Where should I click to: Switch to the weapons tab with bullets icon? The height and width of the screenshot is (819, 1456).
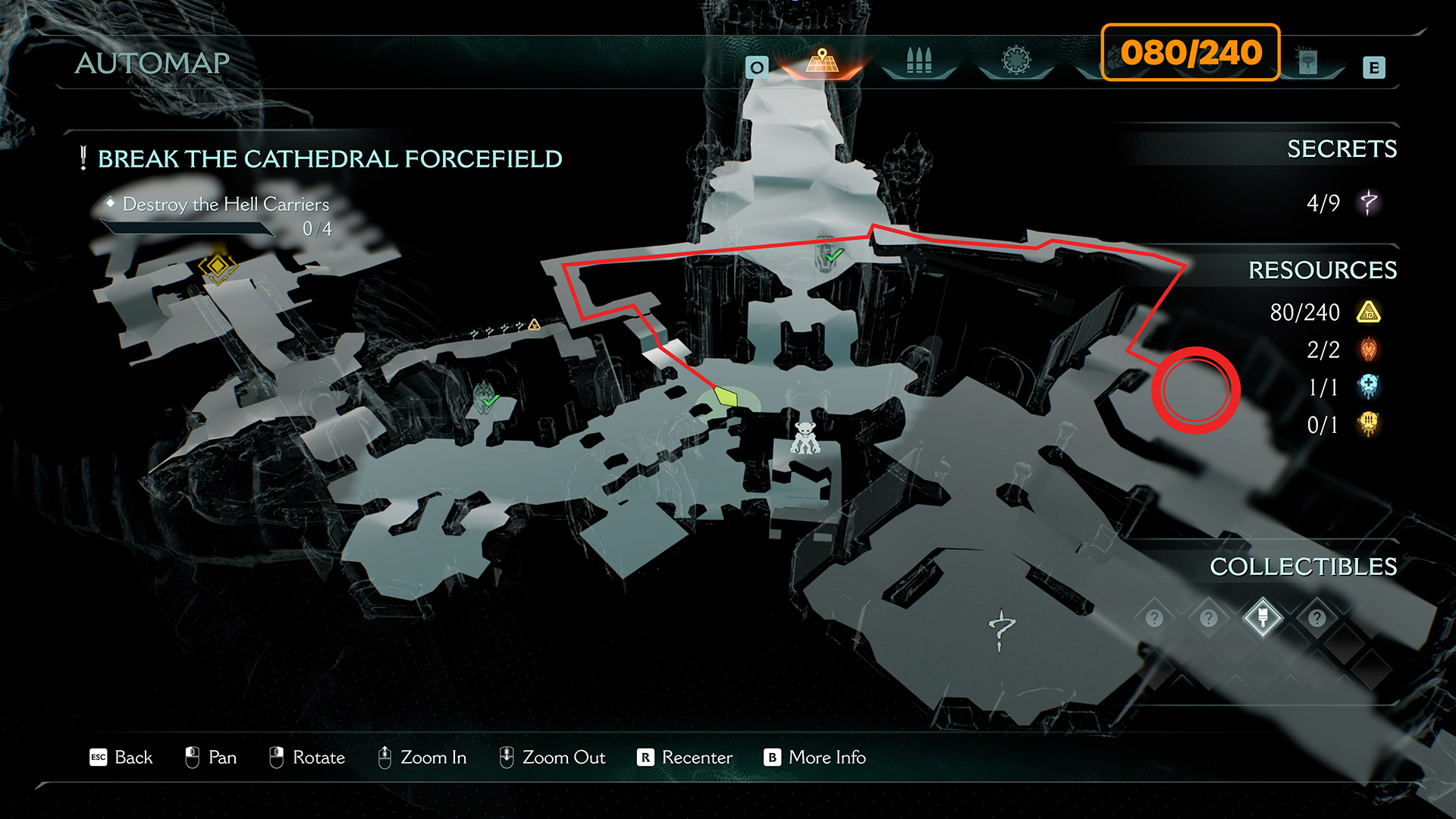point(918,61)
